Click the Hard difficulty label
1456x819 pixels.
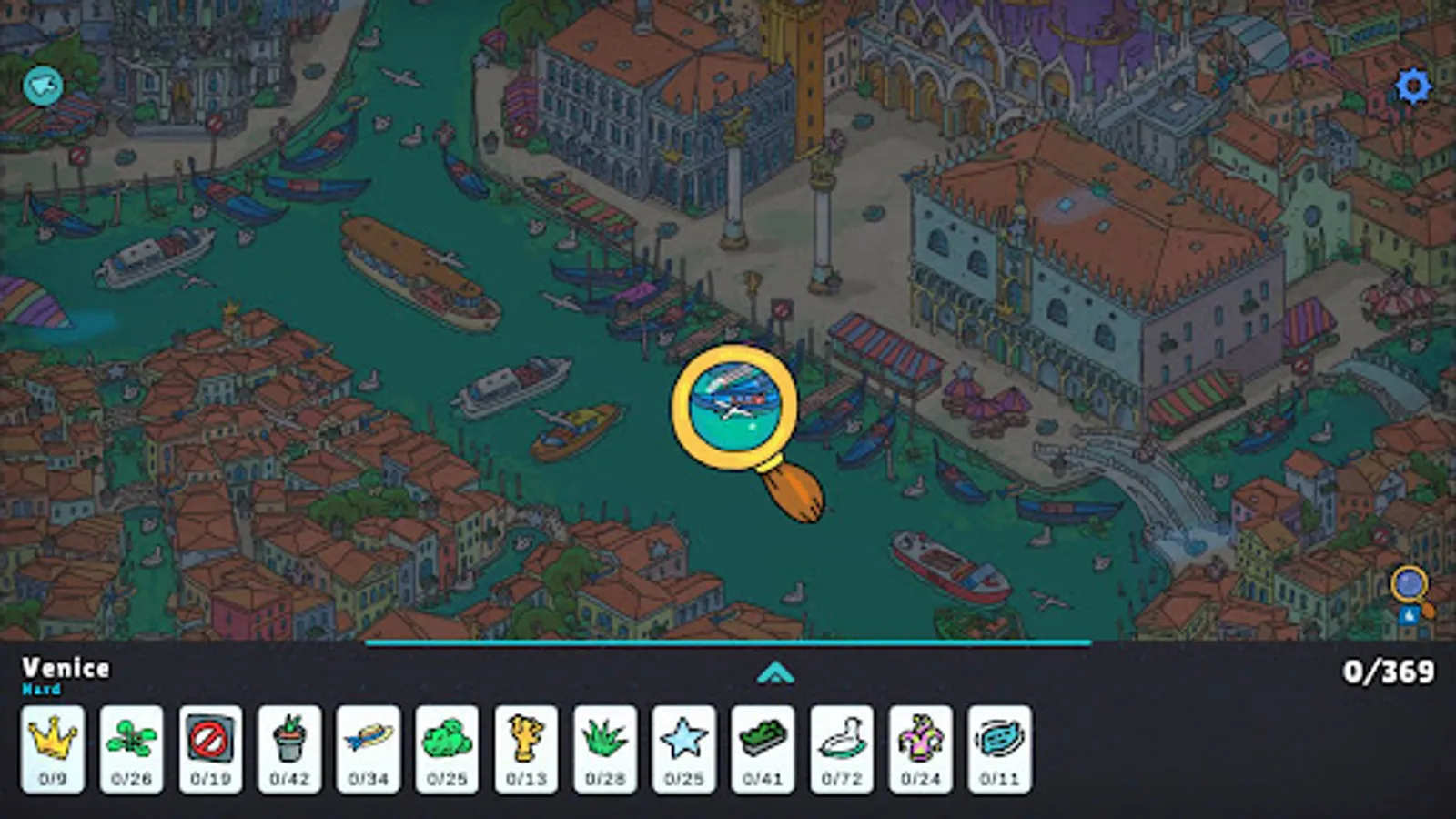pyautogui.click(x=41, y=691)
